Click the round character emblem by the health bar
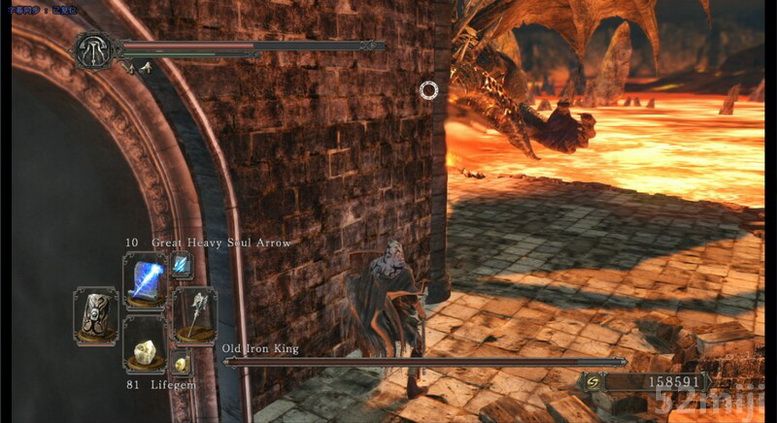777x423 pixels. (x=95, y=50)
